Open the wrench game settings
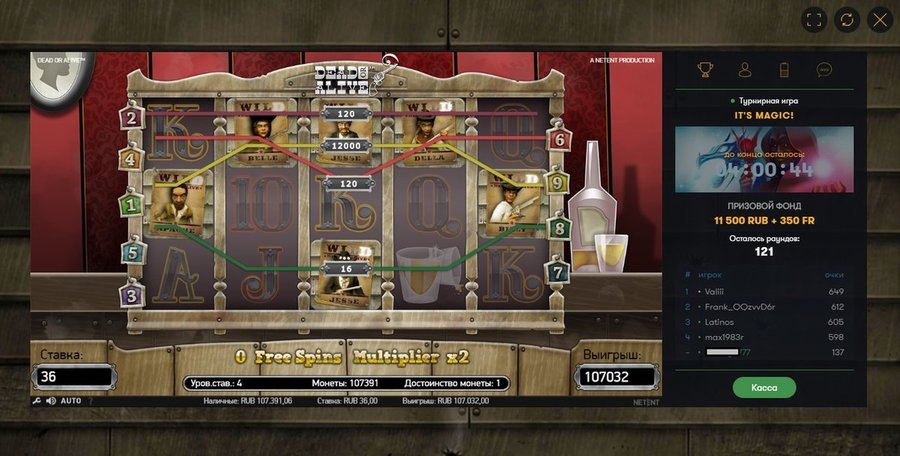This screenshot has width=900, height=456. (37, 401)
